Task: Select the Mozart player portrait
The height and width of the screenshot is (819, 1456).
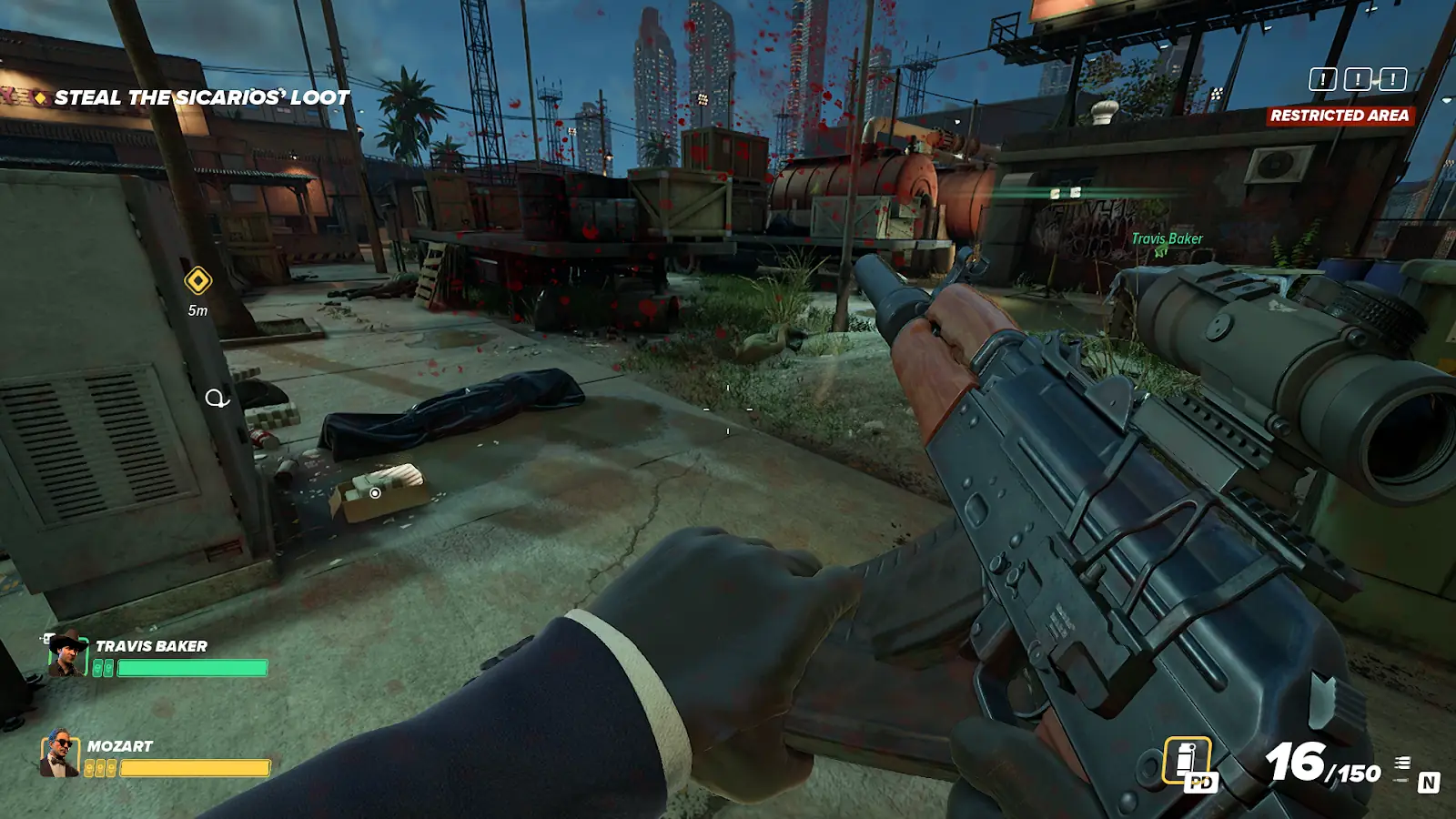Action: coord(59,753)
